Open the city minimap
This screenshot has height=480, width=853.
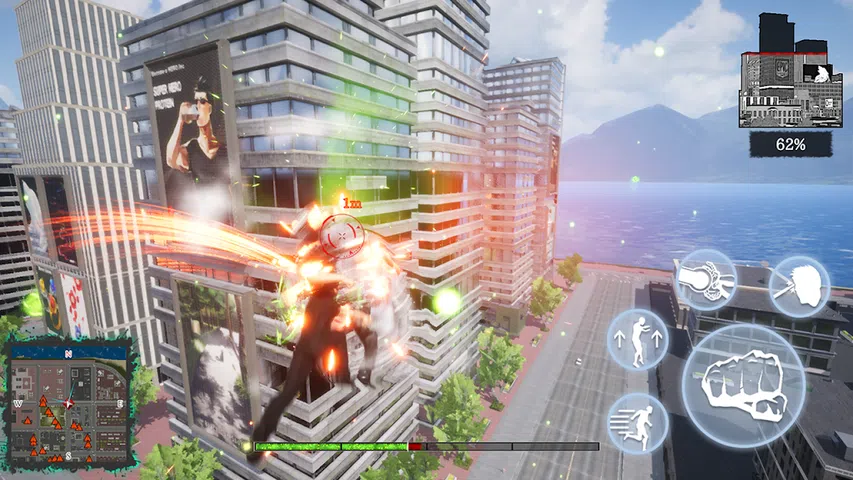point(68,402)
